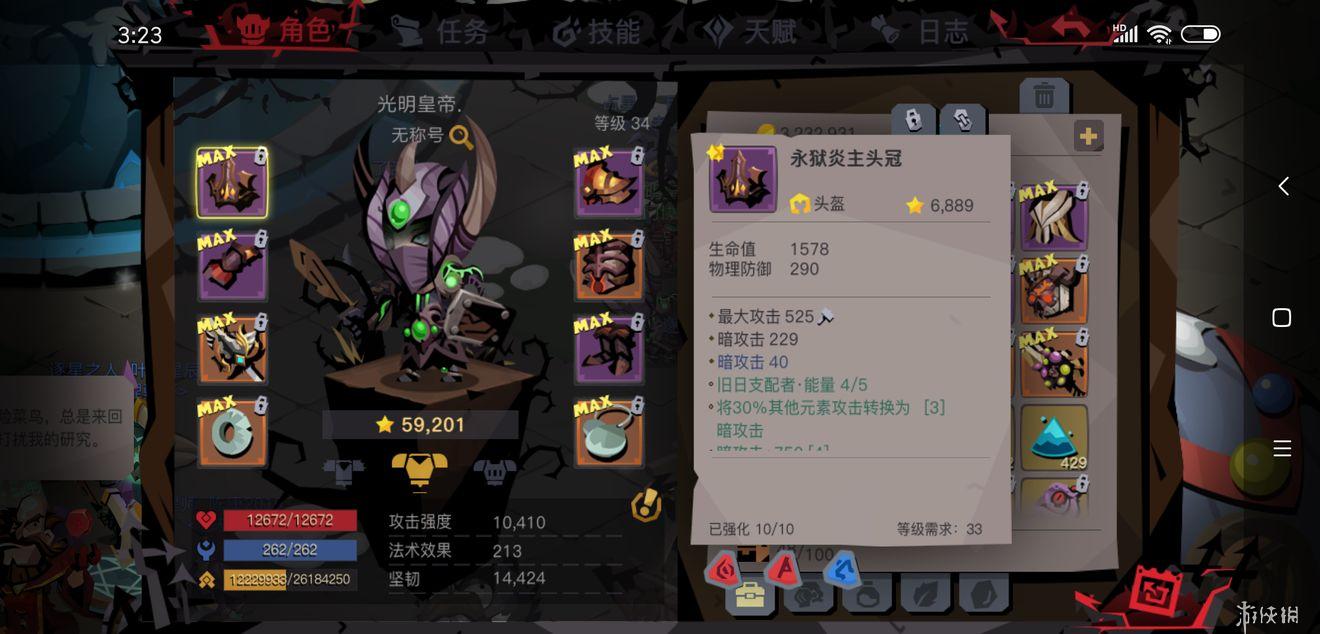Open the 技能 skills tab
Viewport: 1320px width, 634px height.
pos(597,32)
